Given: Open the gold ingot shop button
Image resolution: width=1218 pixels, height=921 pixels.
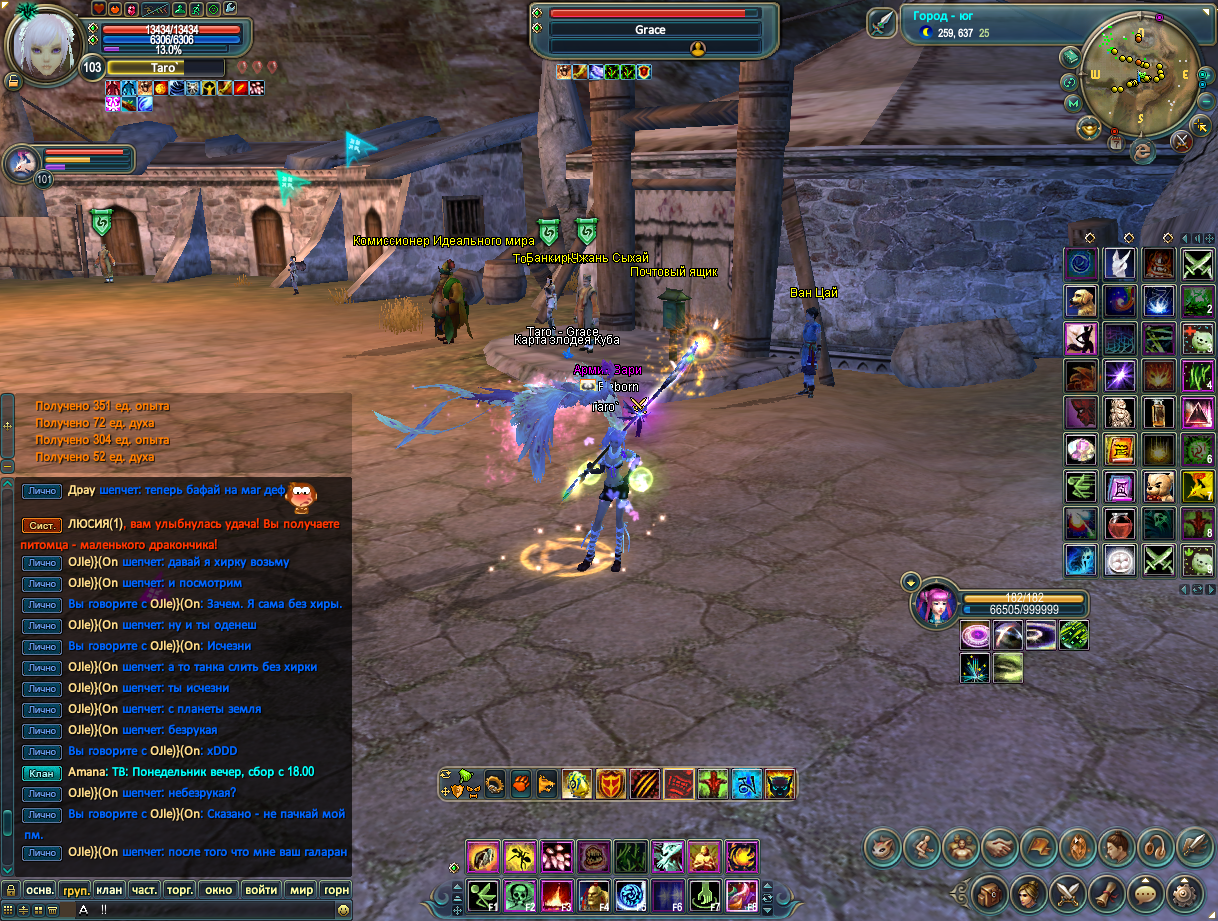Looking at the screenshot, I should click(x=1087, y=127).
